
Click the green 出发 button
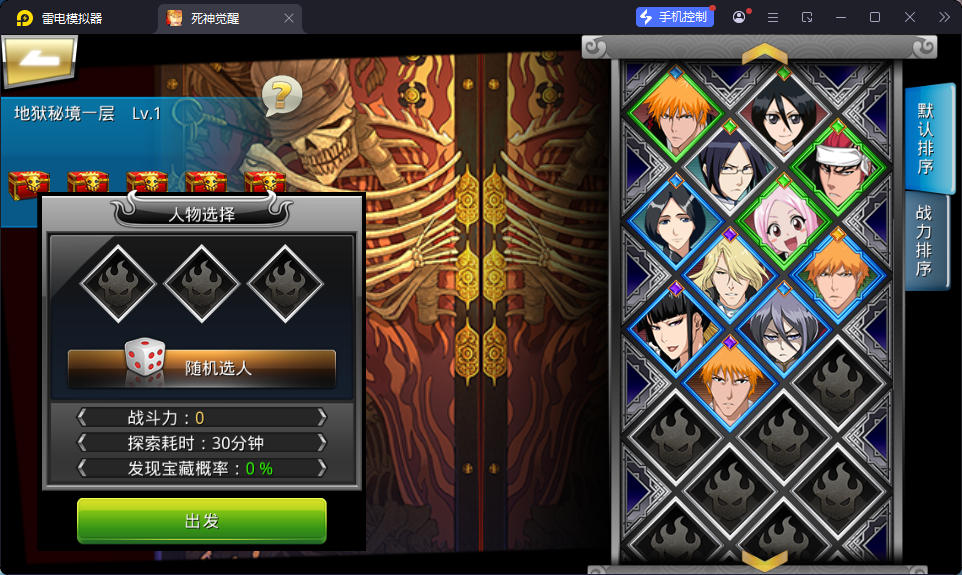click(x=202, y=521)
